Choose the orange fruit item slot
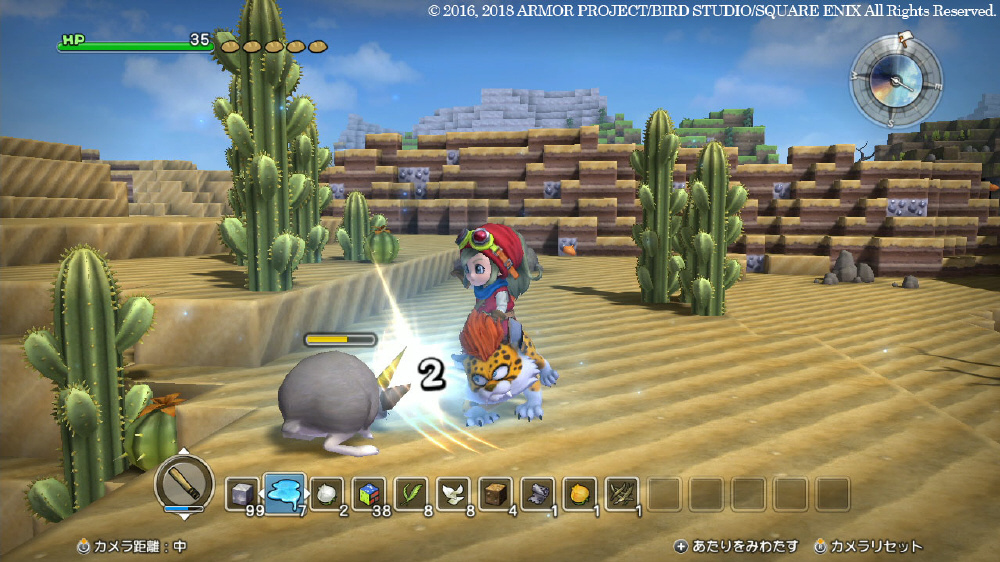The height and width of the screenshot is (562, 1000). pos(579,493)
